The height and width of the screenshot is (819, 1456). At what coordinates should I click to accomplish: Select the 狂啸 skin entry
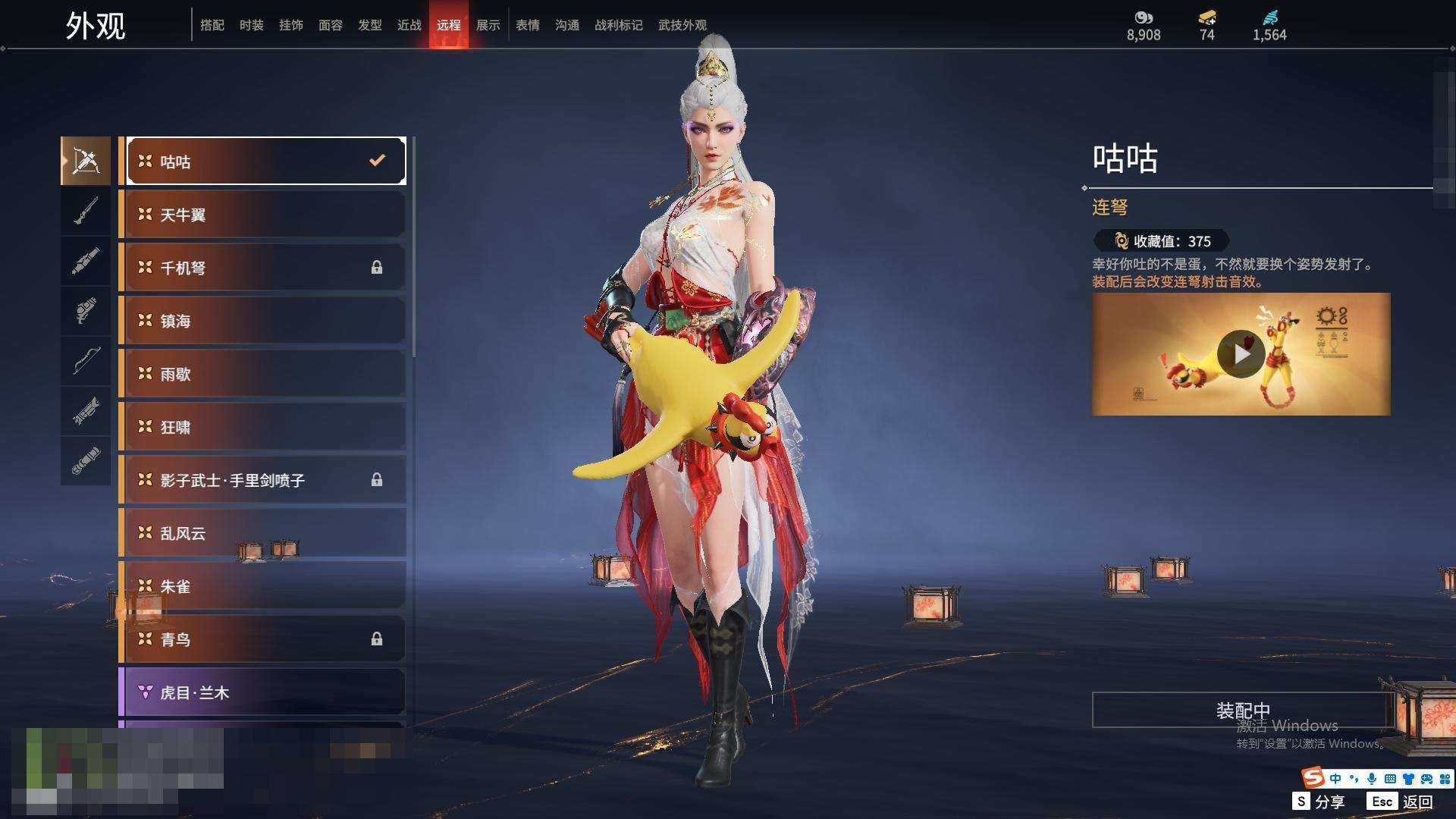[x=262, y=427]
